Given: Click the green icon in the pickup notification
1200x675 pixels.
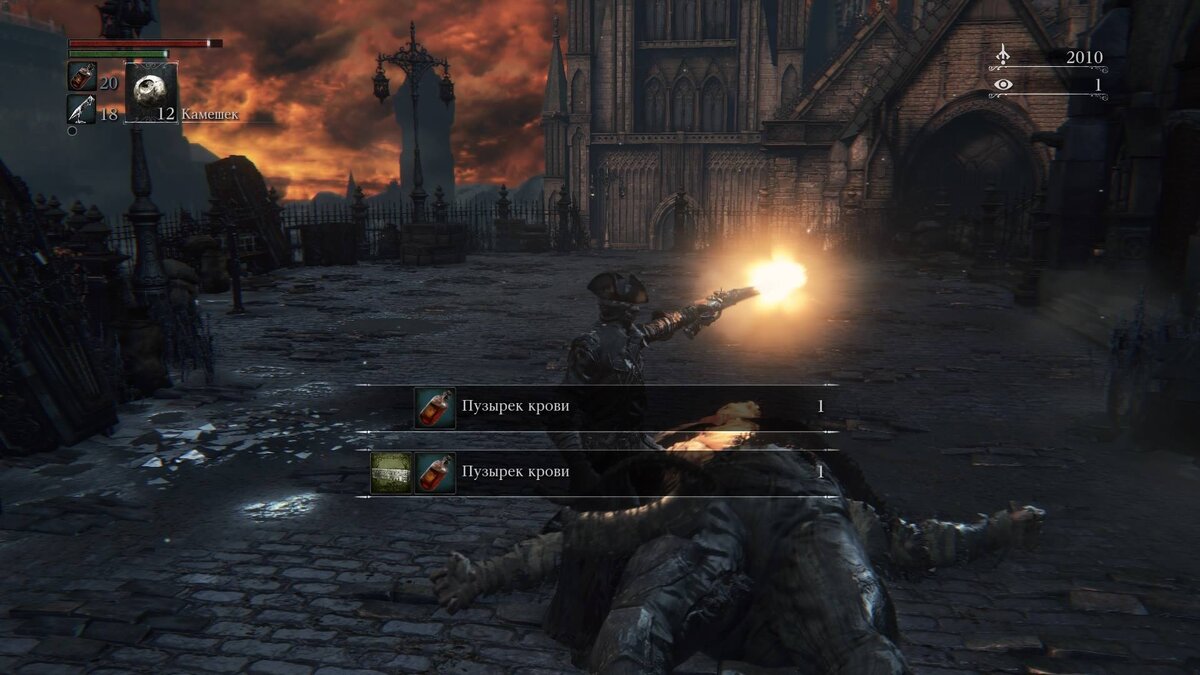Looking at the screenshot, I should pyautogui.click(x=391, y=472).
